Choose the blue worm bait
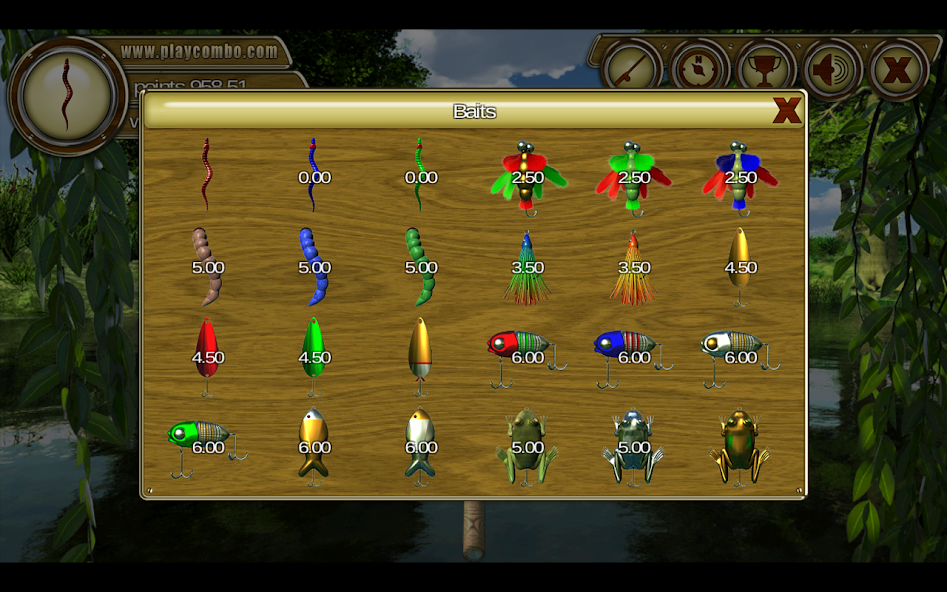The height and width of the screenshot is (592, 947). point(313,175)
